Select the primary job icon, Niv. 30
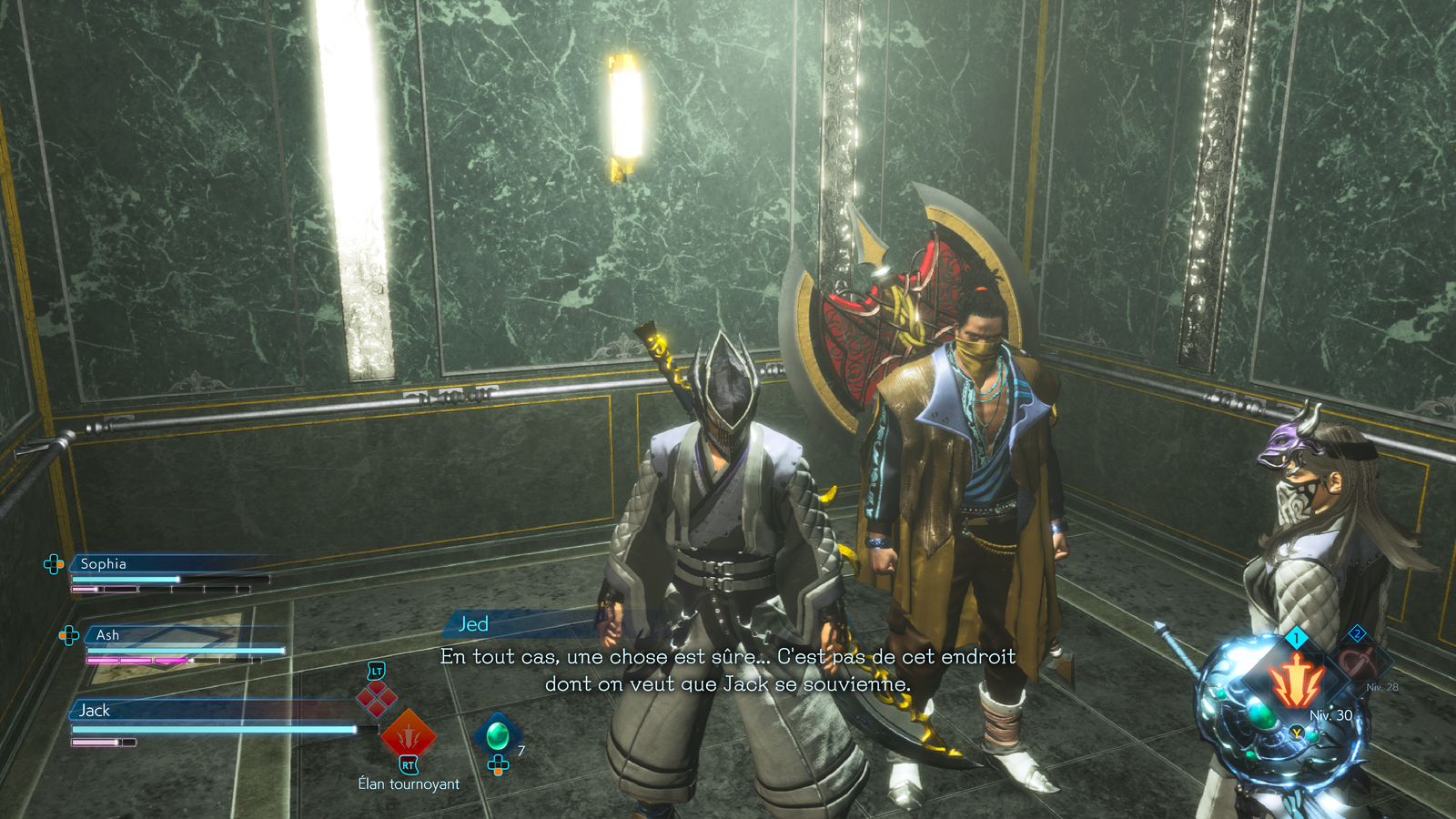Image resolution: width=1456 pixels, height=819 pixels. tap(1296, 681)
